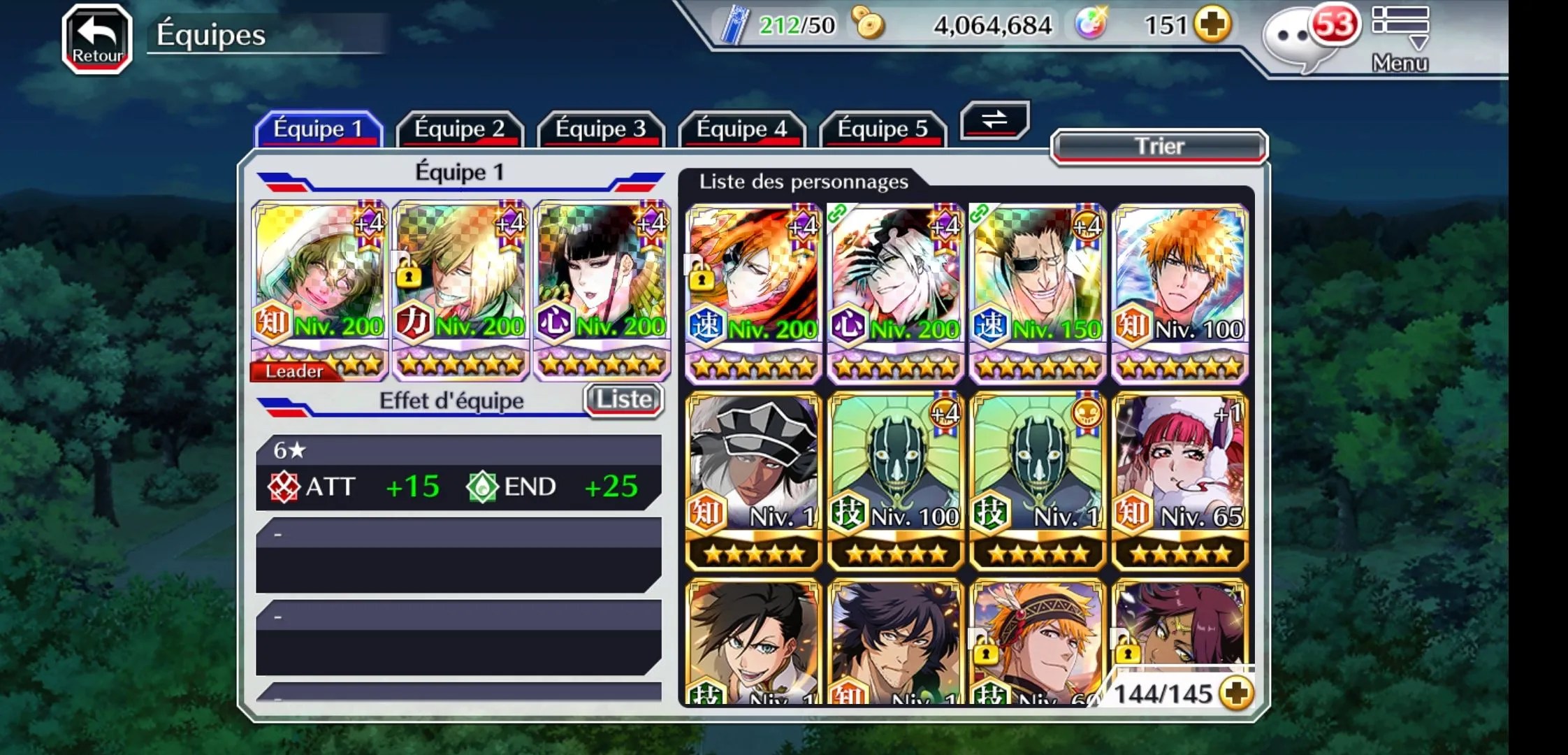The width and height of the screenshot is (1568, 755).
Task: Choose the masked character at Niv. 100
Action: tap(895, 480)
